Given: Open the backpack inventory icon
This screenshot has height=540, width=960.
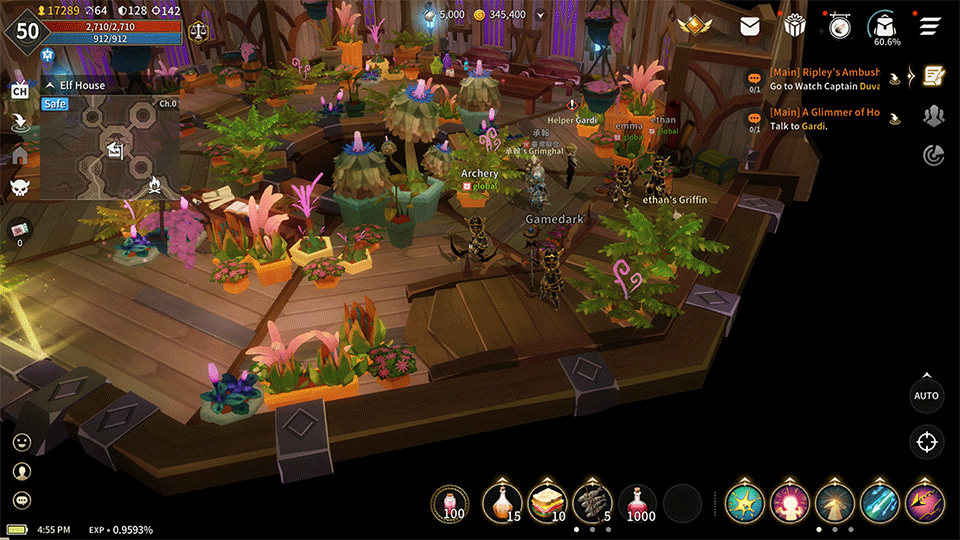Looking at the screenshot, I should (x=886, y=27).
